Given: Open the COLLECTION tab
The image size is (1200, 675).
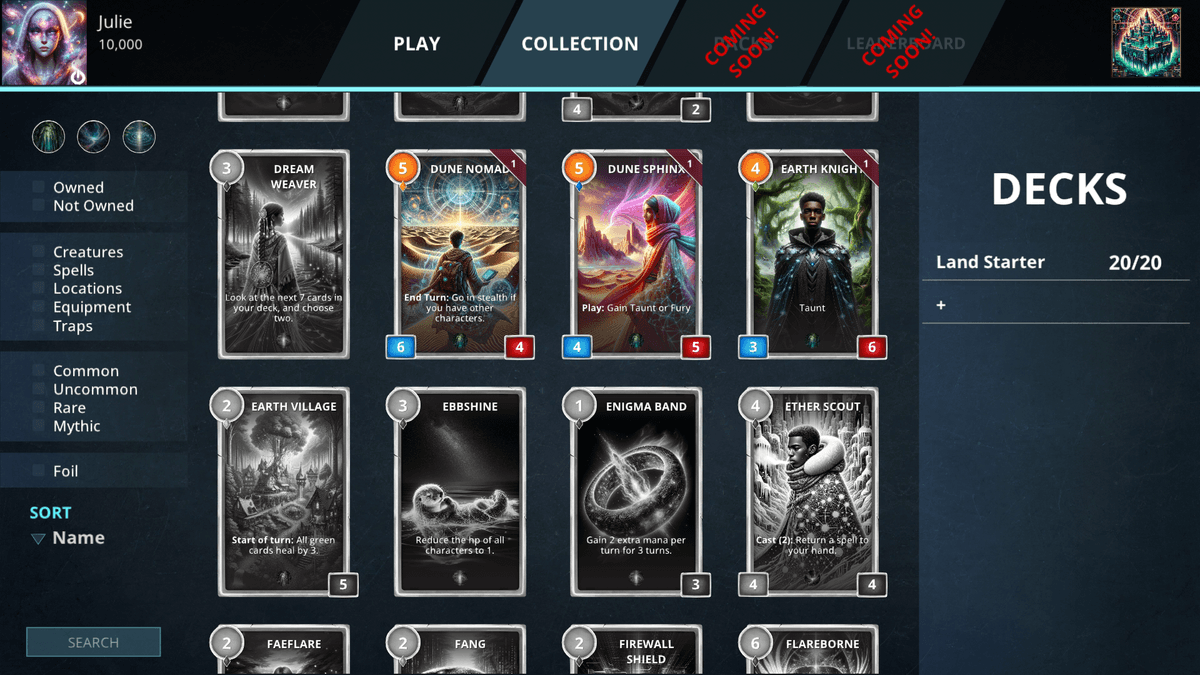Looking at the screenshot, I should click(x=579, y=44).
